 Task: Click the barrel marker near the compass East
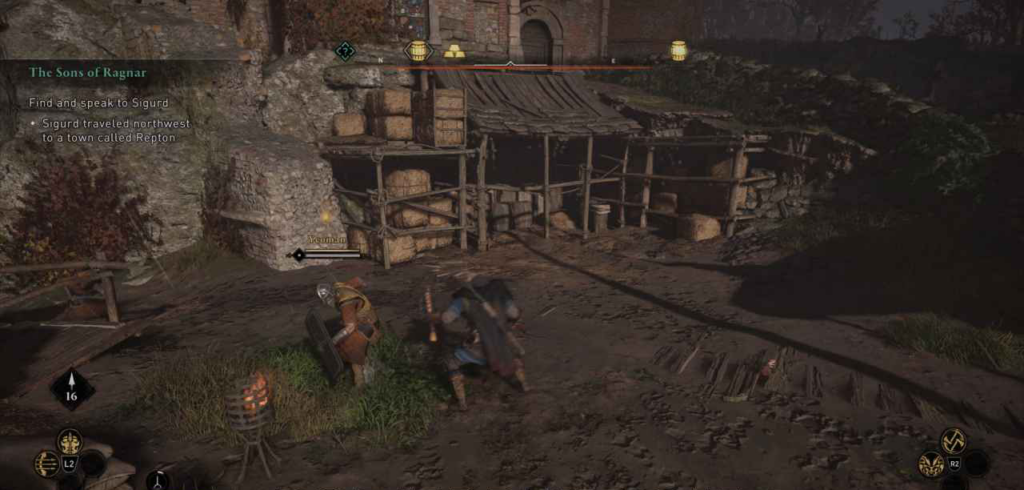coord(679,50)
